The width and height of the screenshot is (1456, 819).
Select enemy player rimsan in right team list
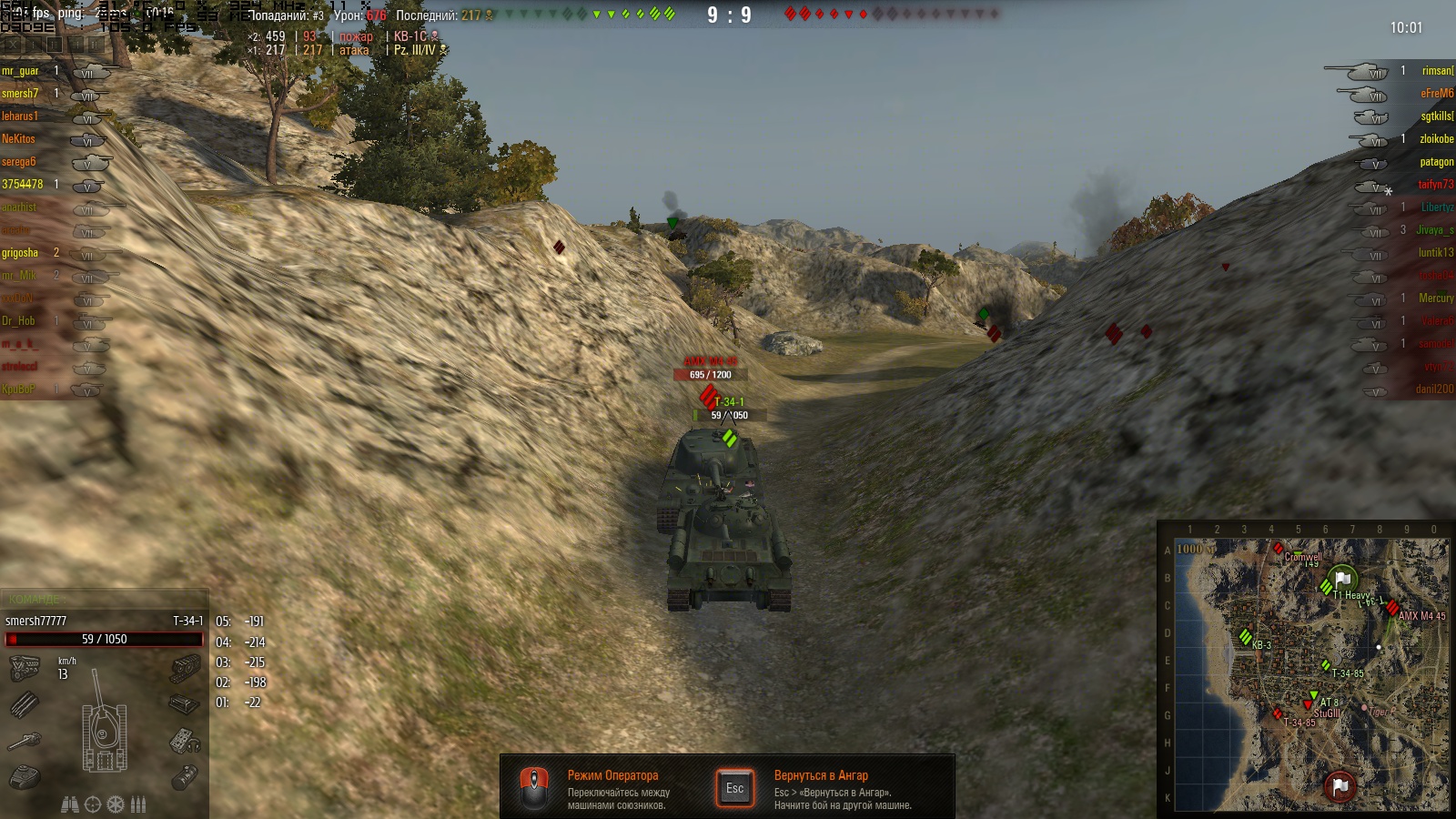coord(1437,71)
